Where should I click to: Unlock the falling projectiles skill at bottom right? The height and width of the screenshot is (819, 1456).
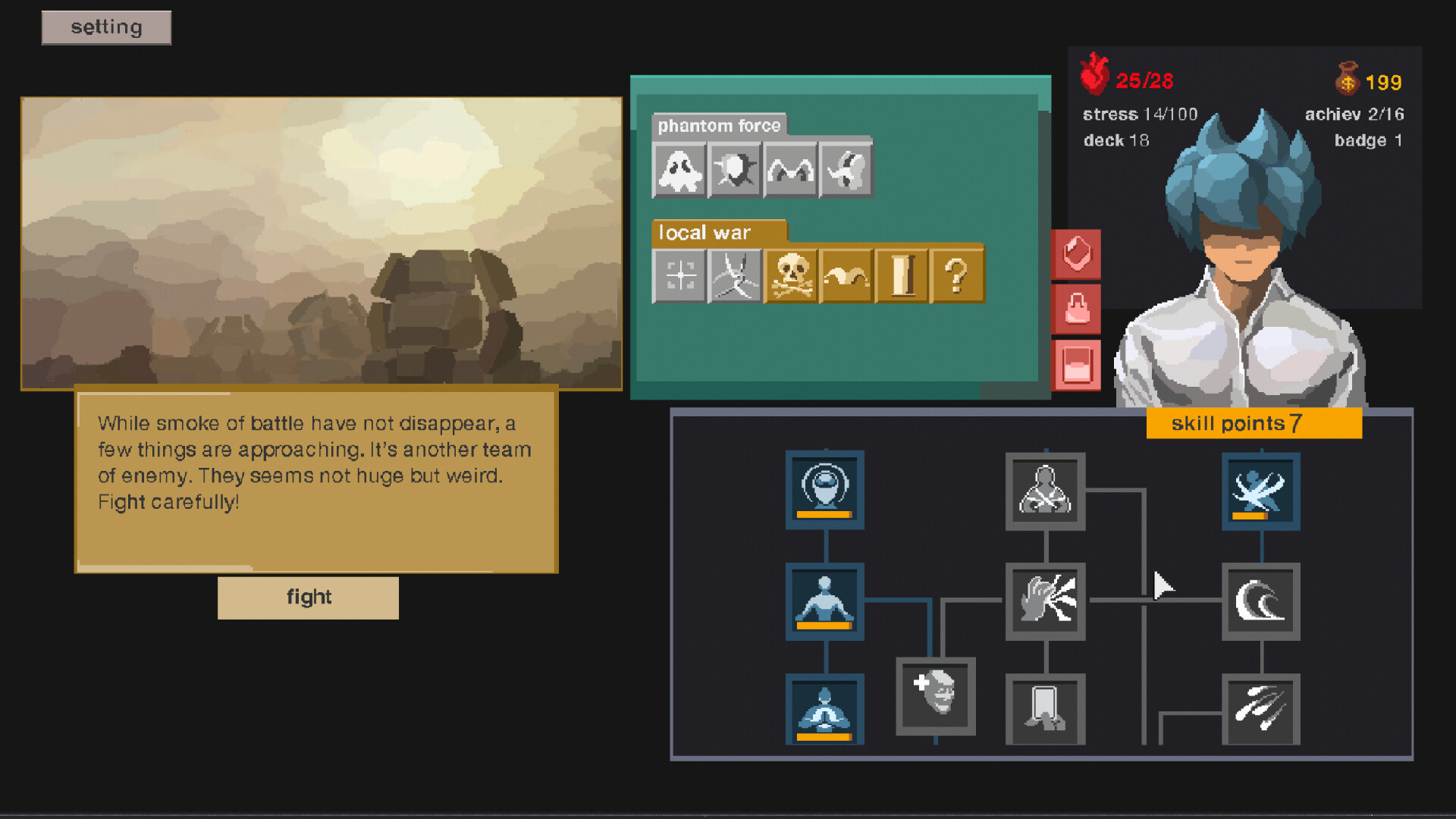1261,709
